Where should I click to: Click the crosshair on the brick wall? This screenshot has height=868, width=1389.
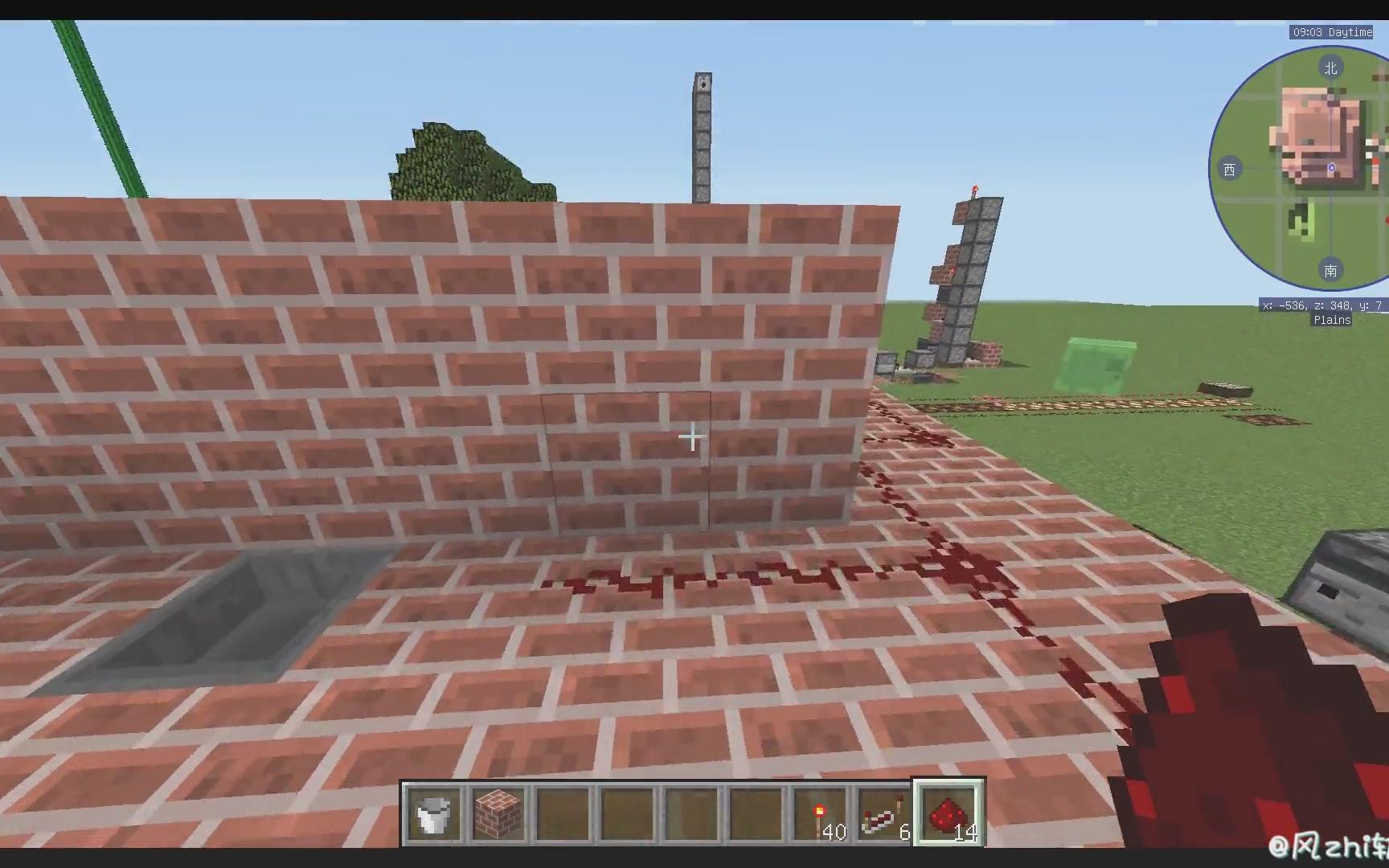692,436
